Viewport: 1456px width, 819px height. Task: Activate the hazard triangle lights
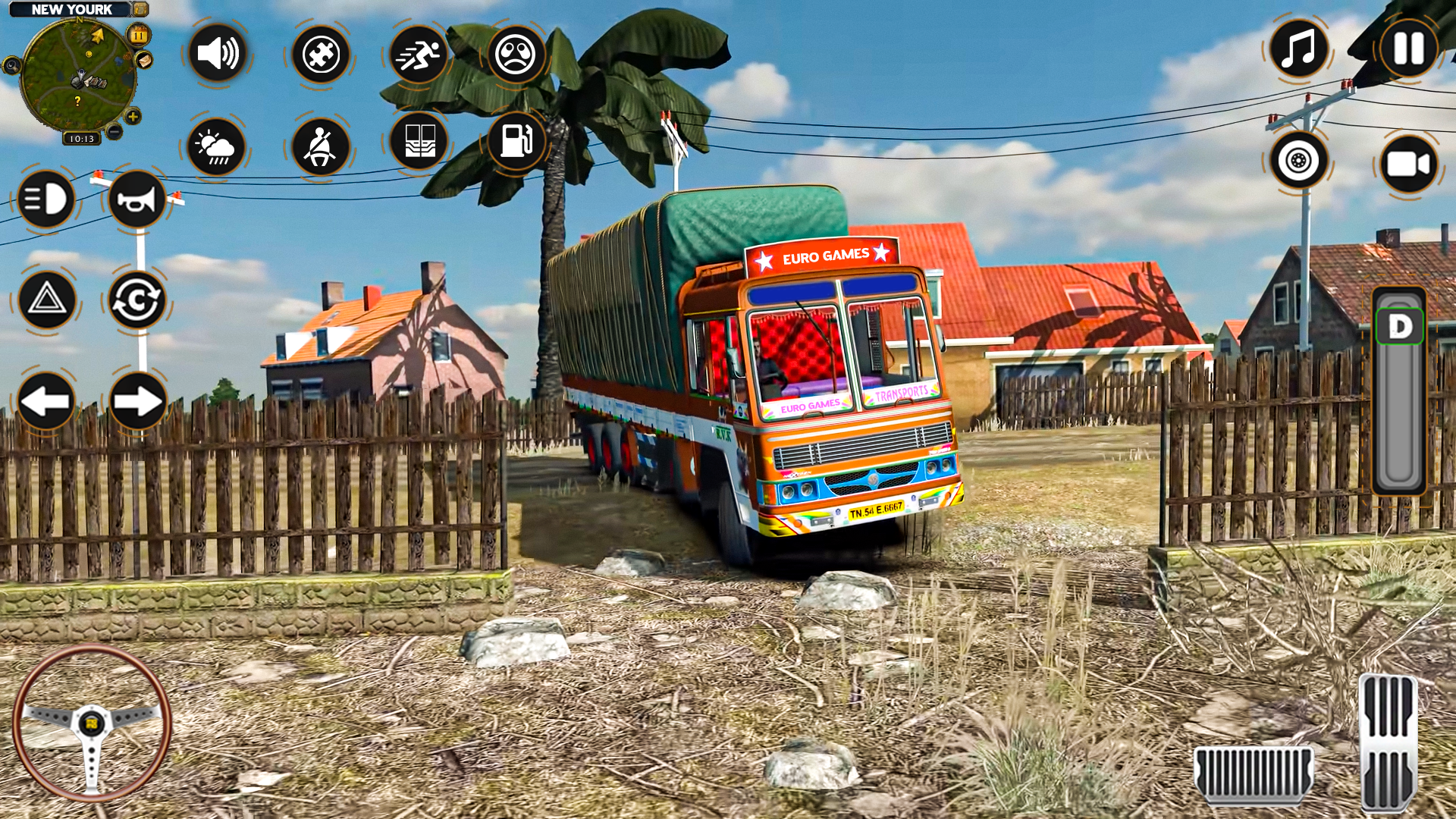[46, 300]
